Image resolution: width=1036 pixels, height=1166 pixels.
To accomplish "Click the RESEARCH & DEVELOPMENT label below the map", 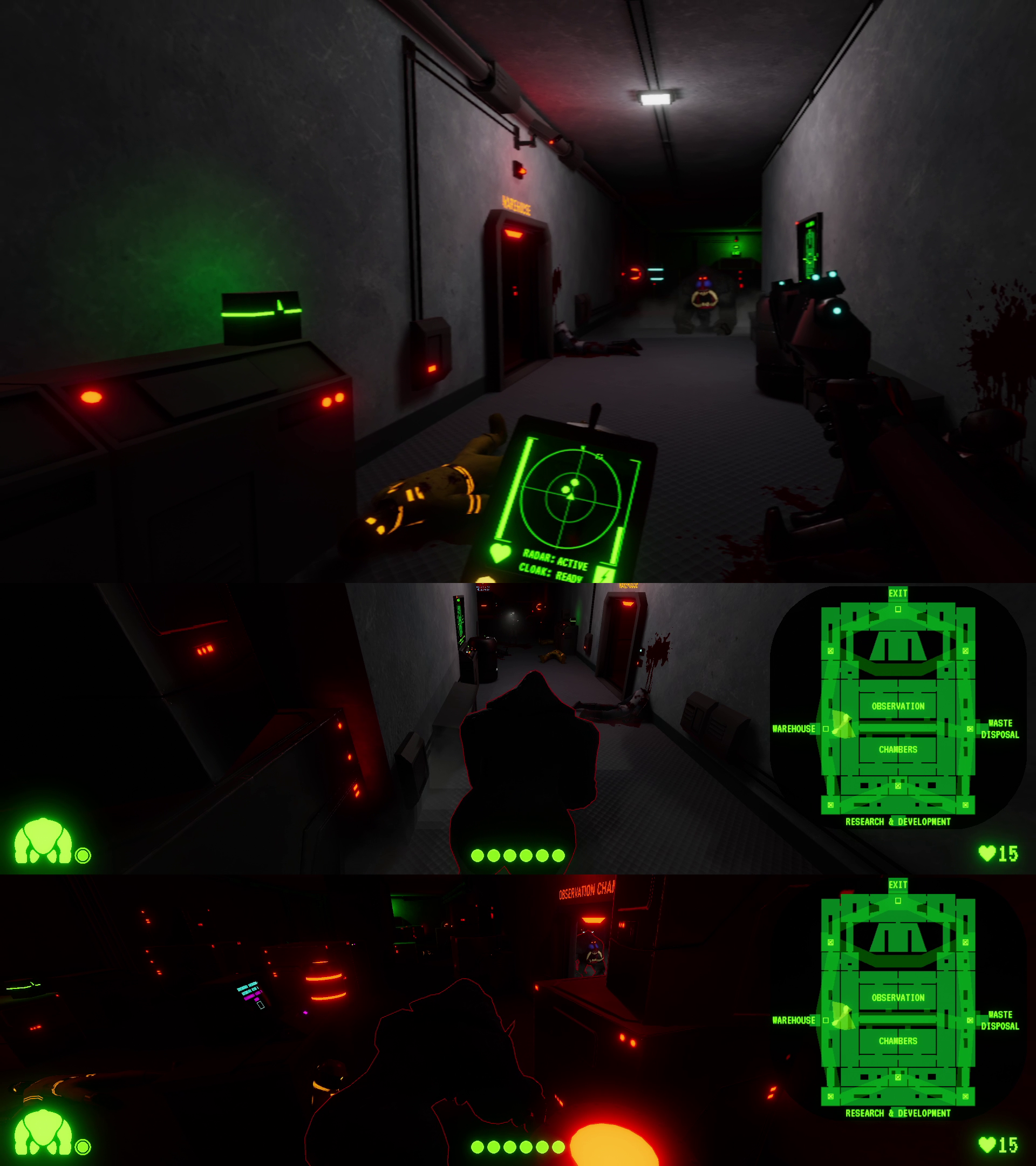I will 898,822.
